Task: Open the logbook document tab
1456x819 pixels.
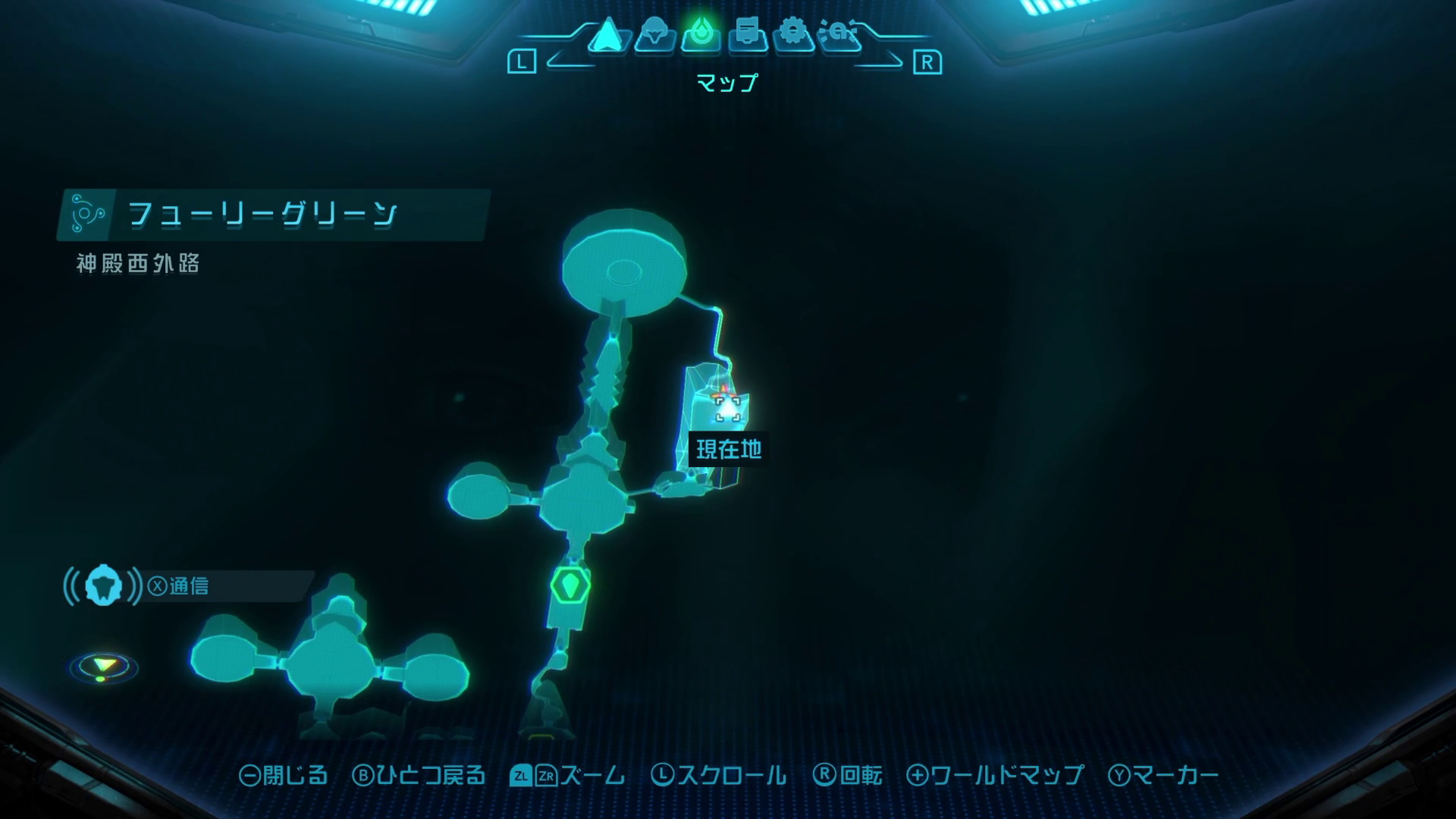Action: click(x=747, y=35)
